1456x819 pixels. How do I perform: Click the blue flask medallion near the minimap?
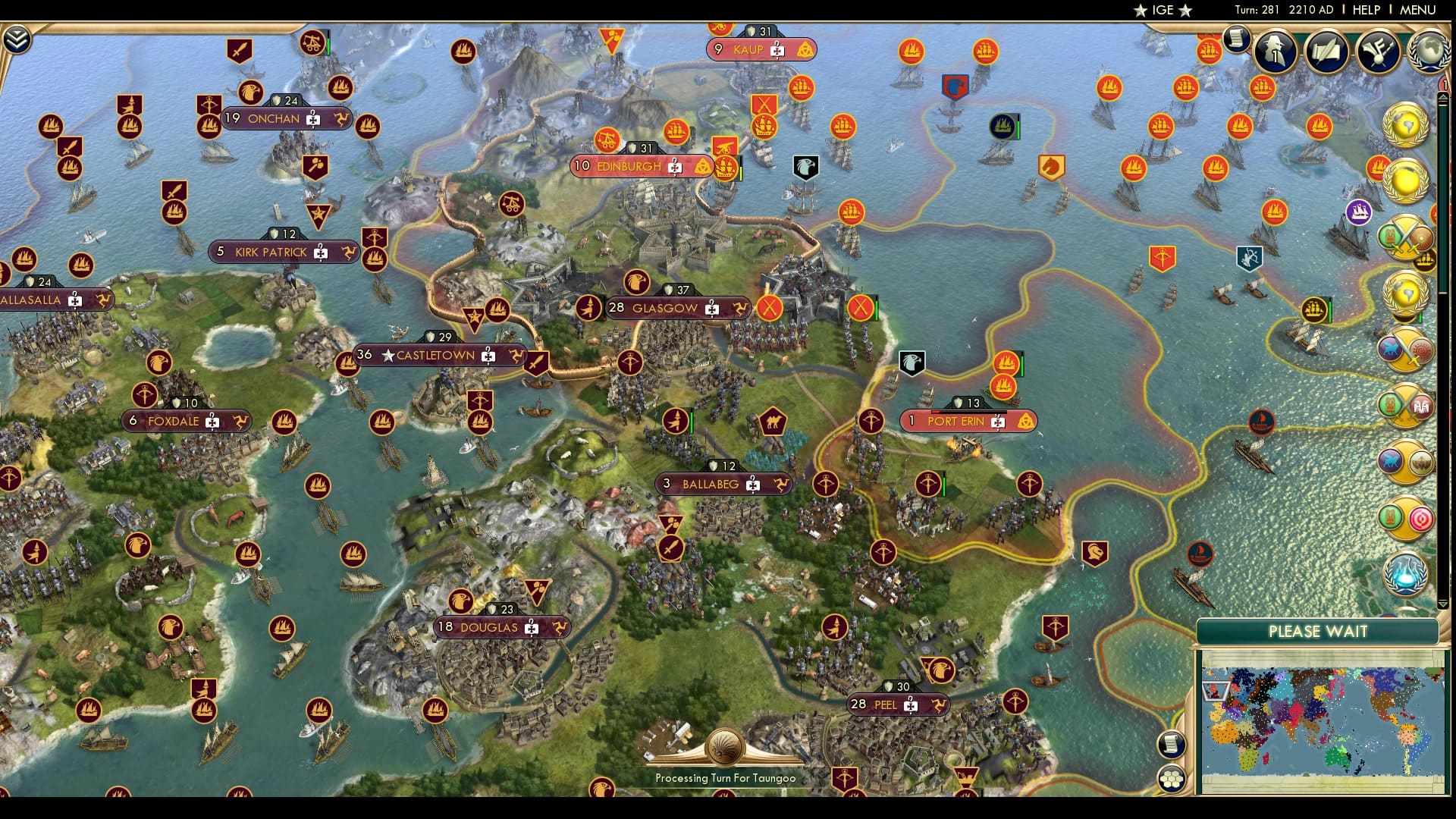(1404, 574)
